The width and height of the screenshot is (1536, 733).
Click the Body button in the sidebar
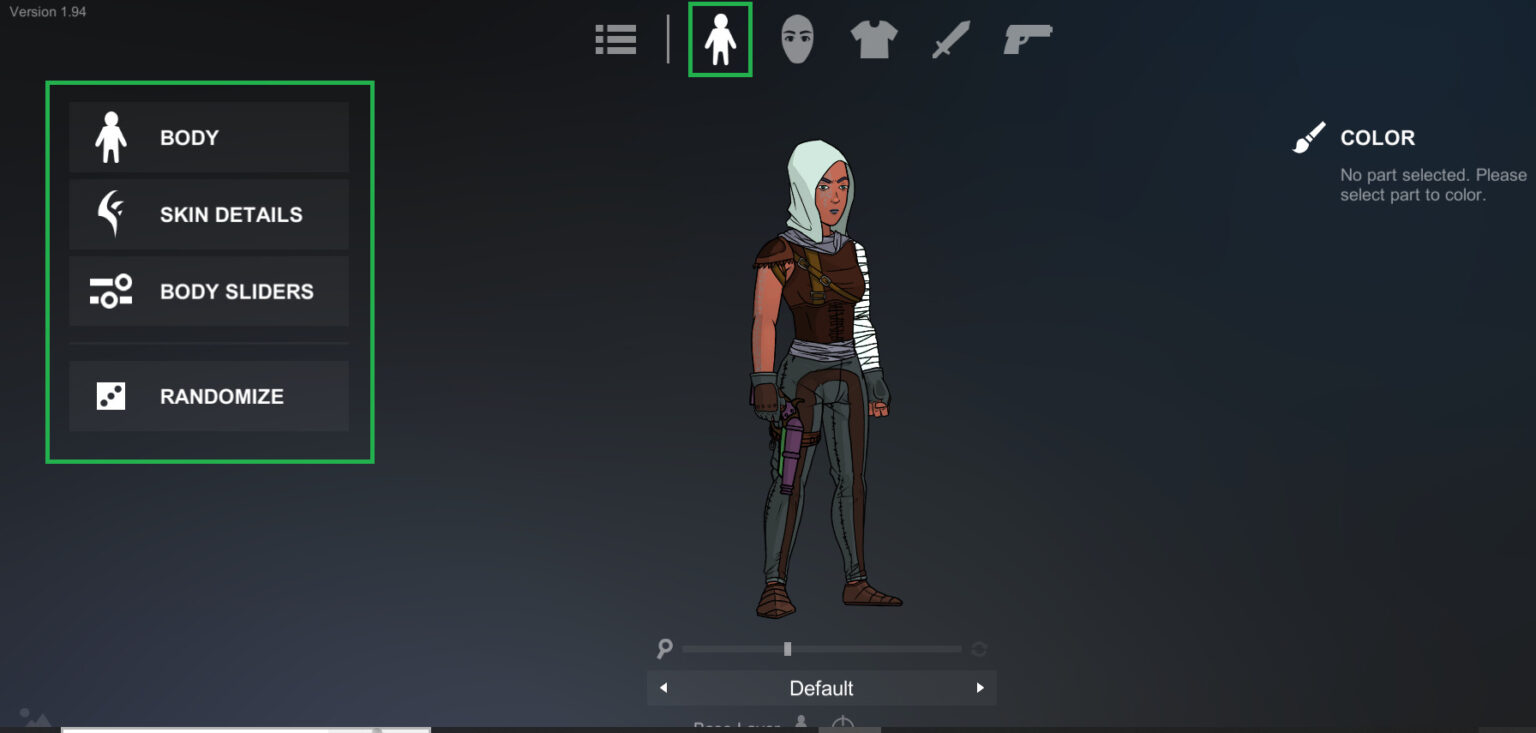coord(208,137)
